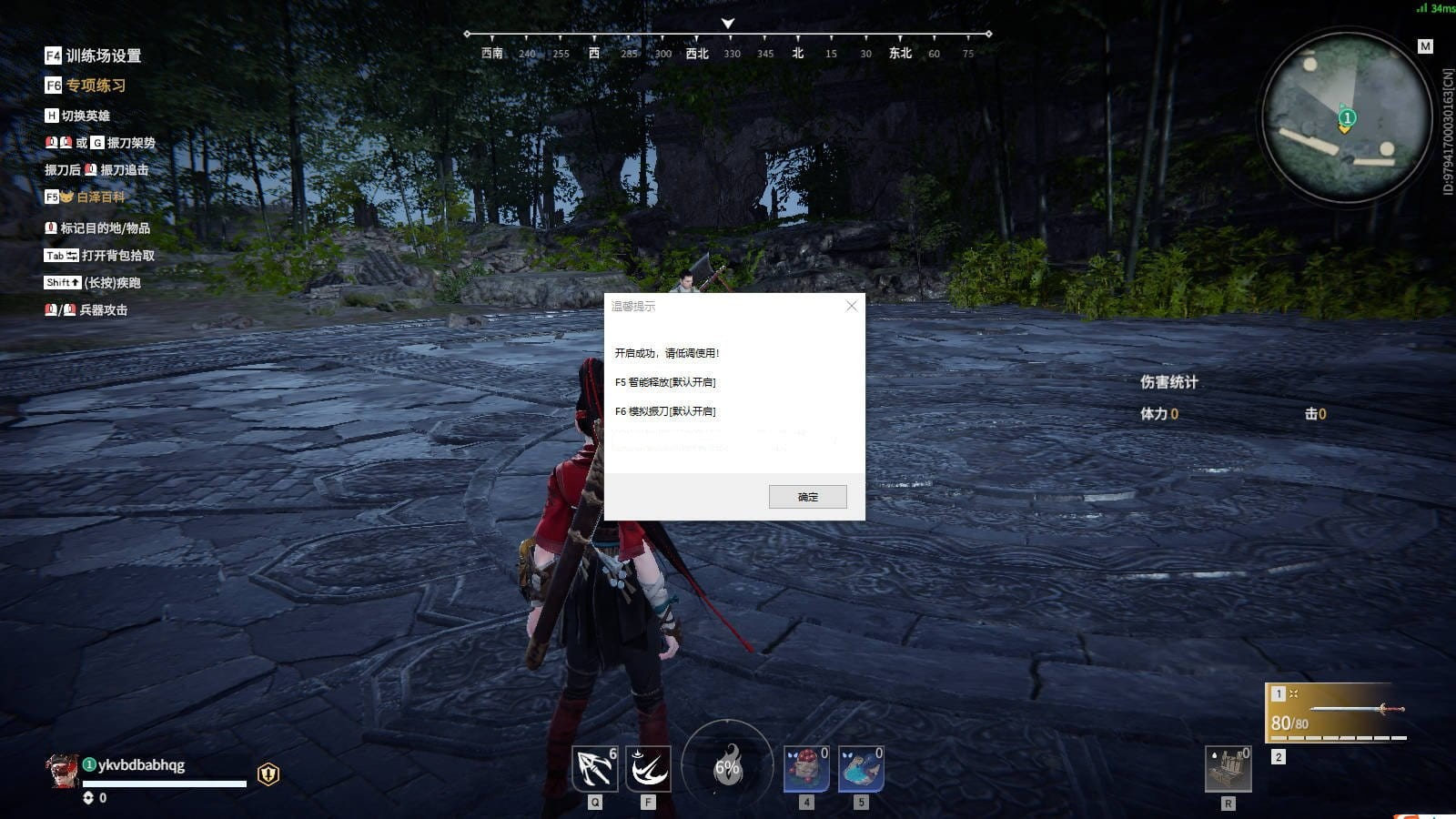Activate the grappling hook skill icon
This screenshot has height=819, width=1456.
(x=595, y=769)
